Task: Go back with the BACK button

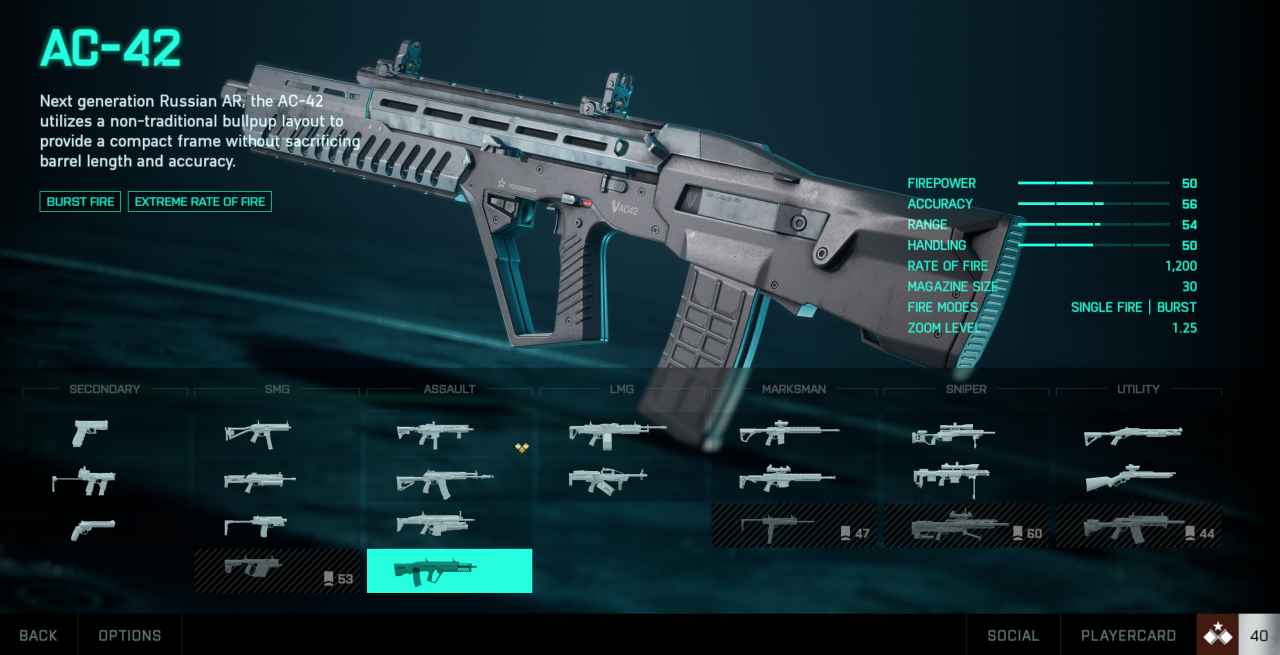Action: click(38, 635)
